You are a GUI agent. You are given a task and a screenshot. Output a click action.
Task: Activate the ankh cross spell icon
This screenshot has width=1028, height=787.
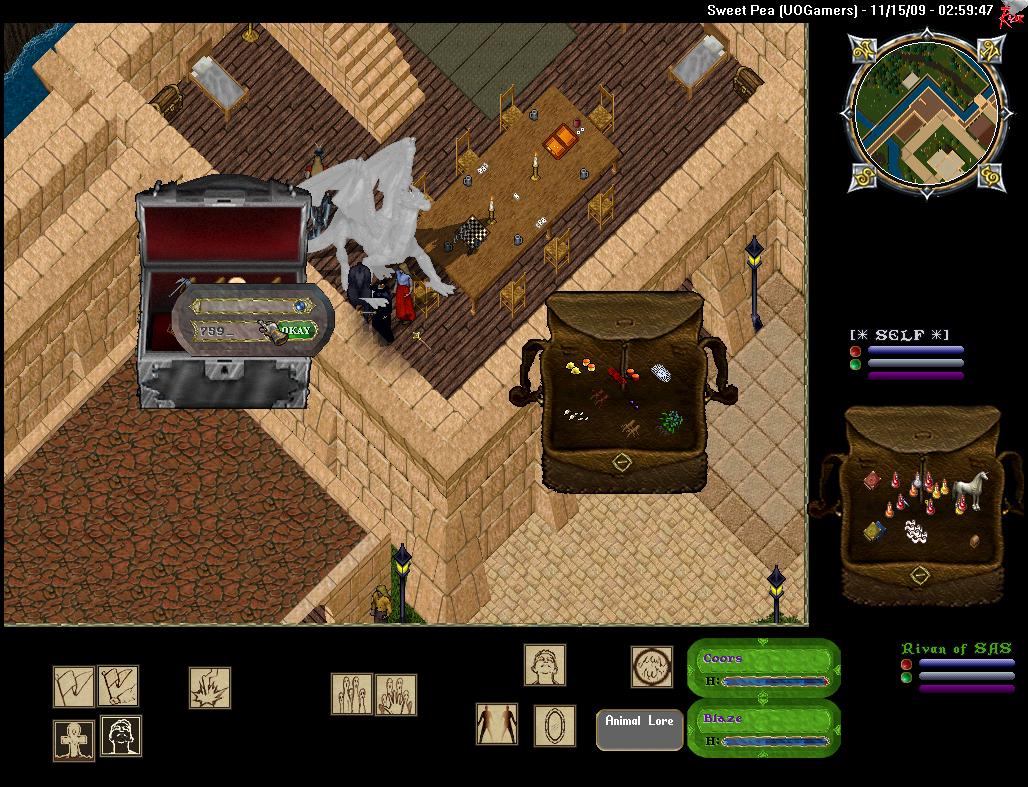pos(73,740)
